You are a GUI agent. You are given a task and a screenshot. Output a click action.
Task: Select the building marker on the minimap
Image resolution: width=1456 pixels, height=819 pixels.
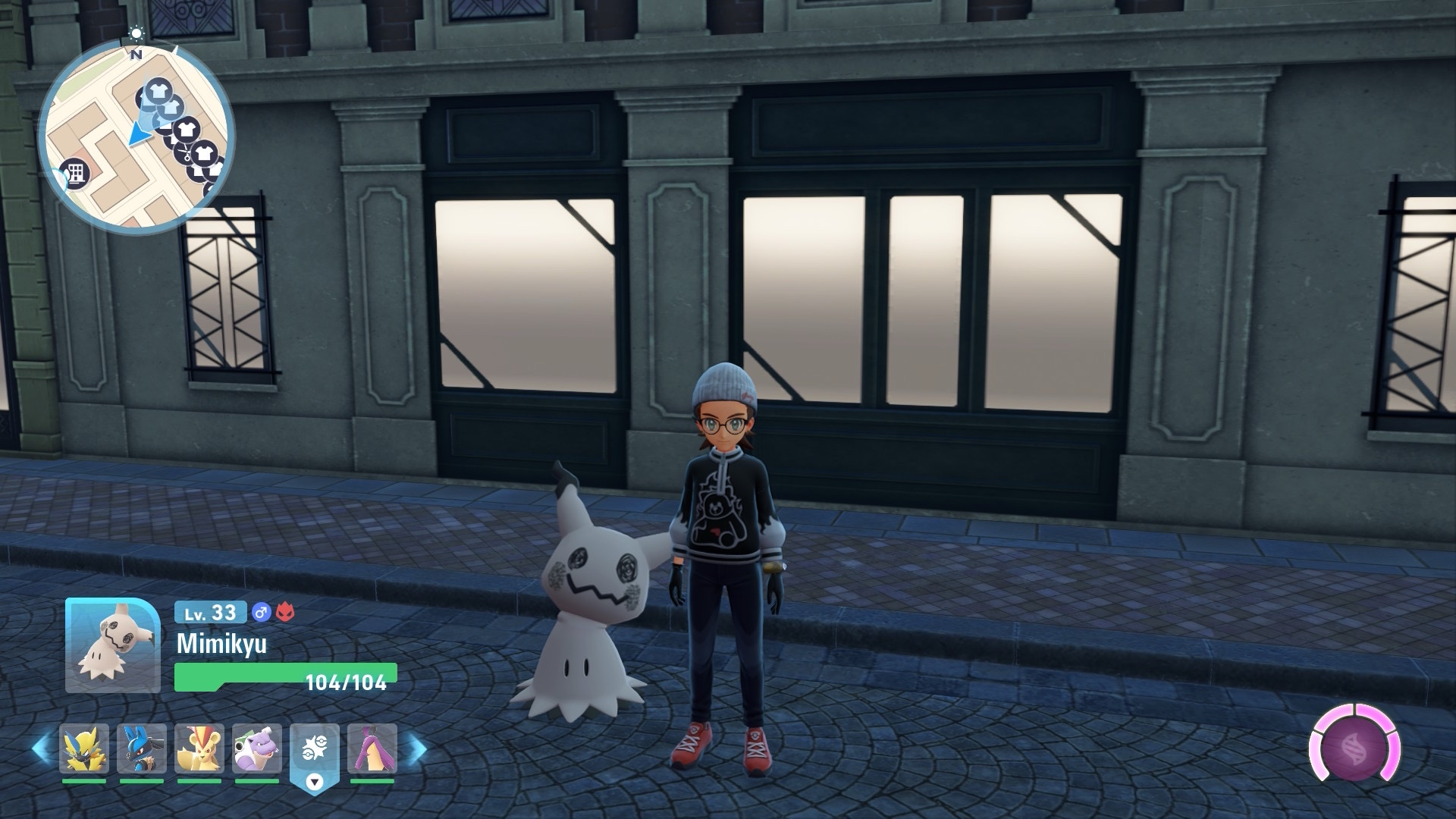(x=76, y=173)
